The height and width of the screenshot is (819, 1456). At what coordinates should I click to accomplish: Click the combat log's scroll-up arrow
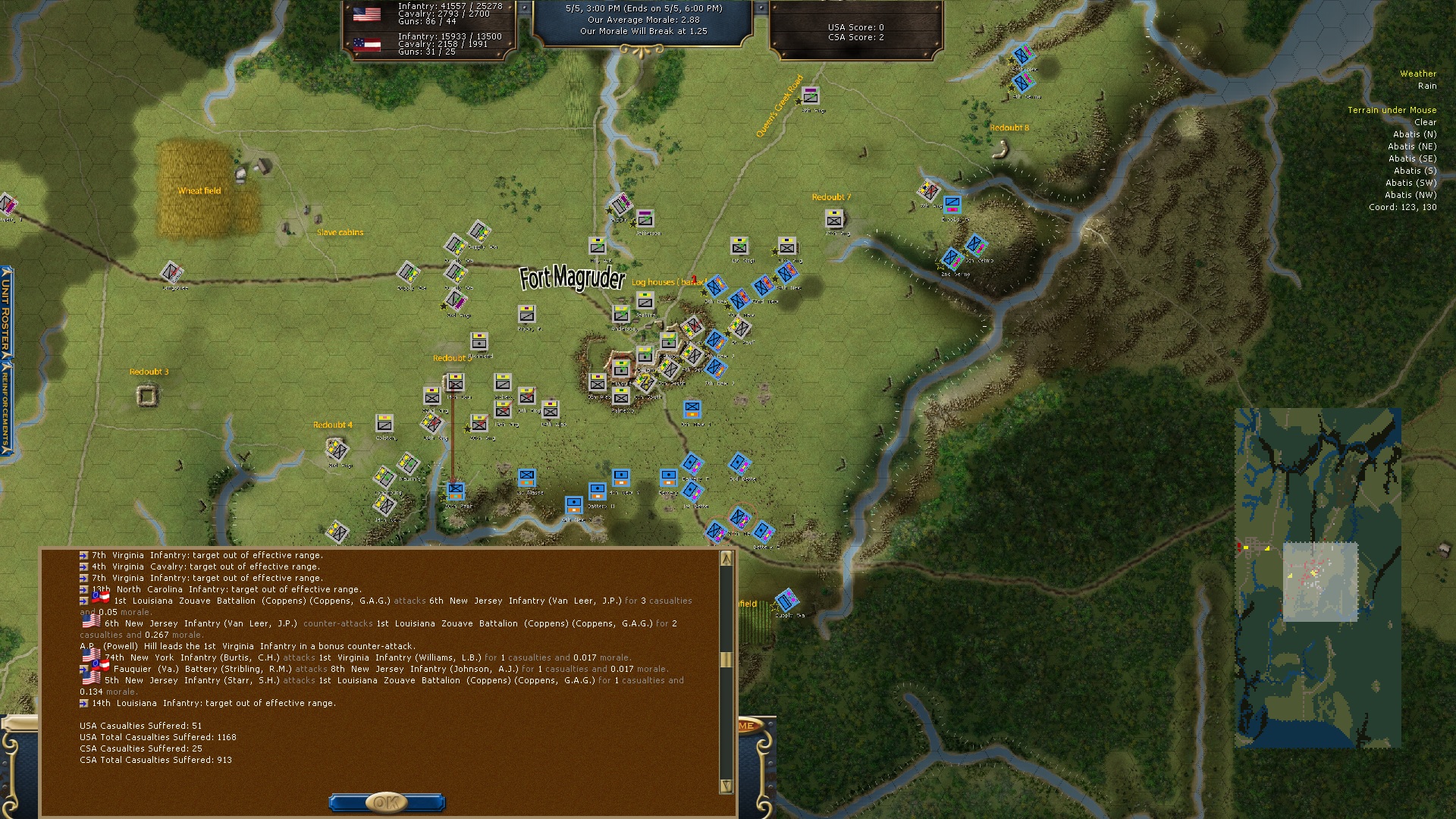coord(726,558)
